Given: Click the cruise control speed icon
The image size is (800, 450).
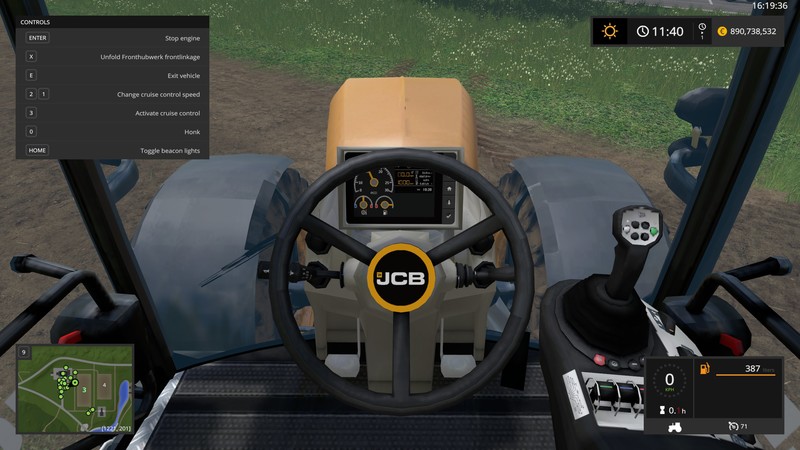Looking at the screenshot, I should coord(734,427).
